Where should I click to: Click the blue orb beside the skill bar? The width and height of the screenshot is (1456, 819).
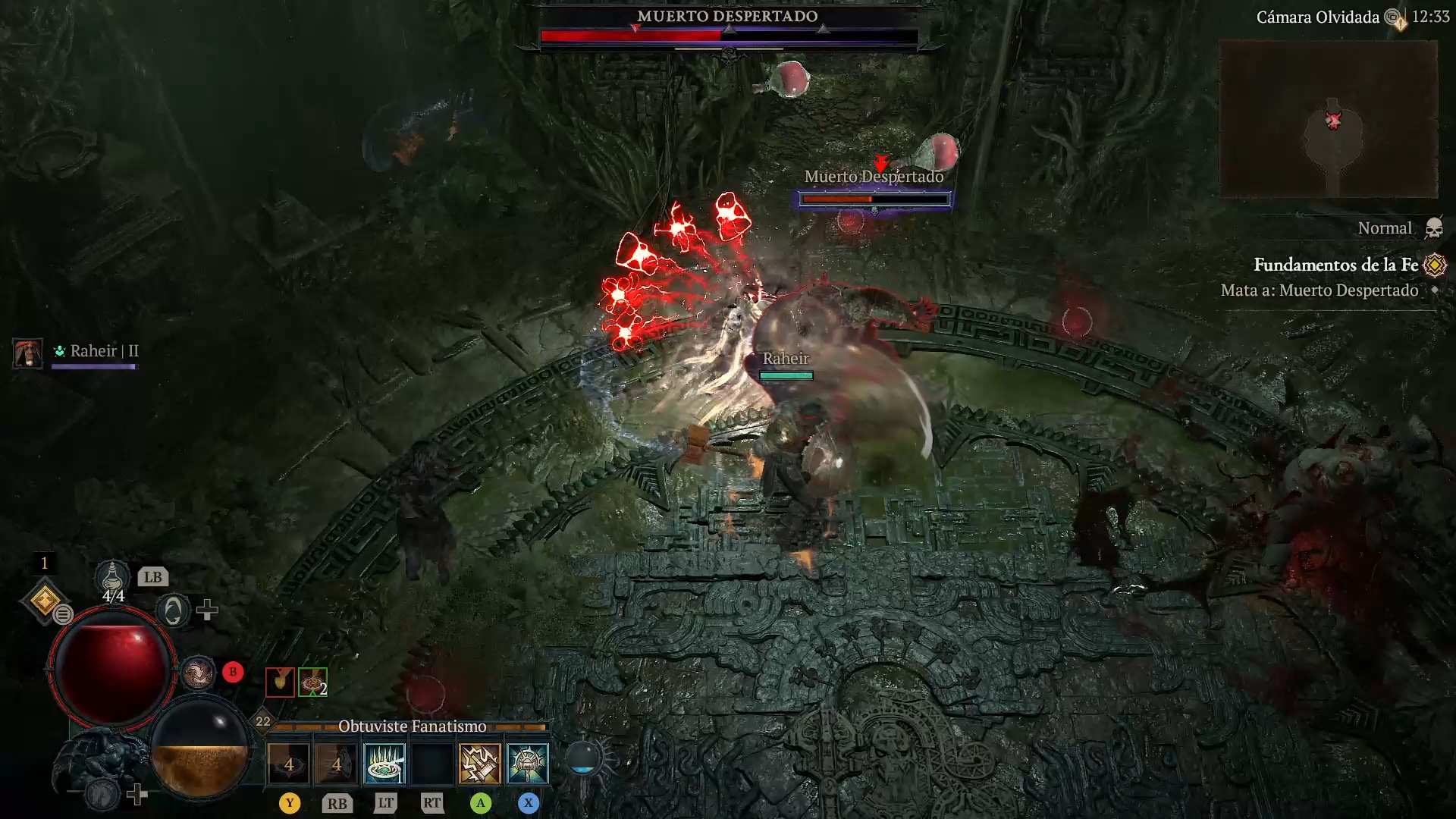pos(583,758)
